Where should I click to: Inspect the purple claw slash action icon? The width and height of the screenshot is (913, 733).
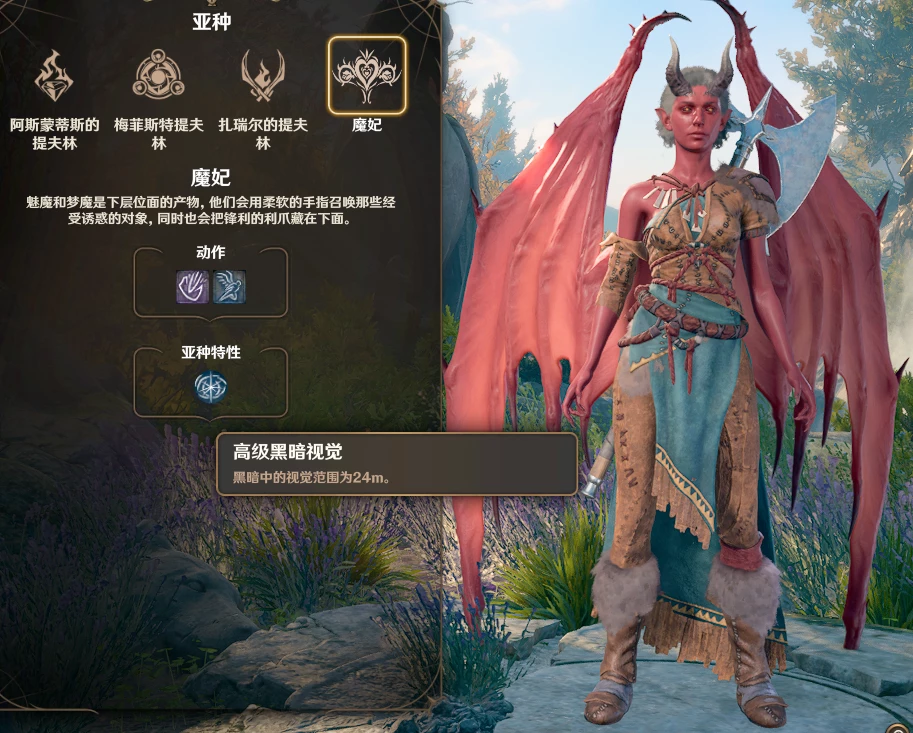193,287
